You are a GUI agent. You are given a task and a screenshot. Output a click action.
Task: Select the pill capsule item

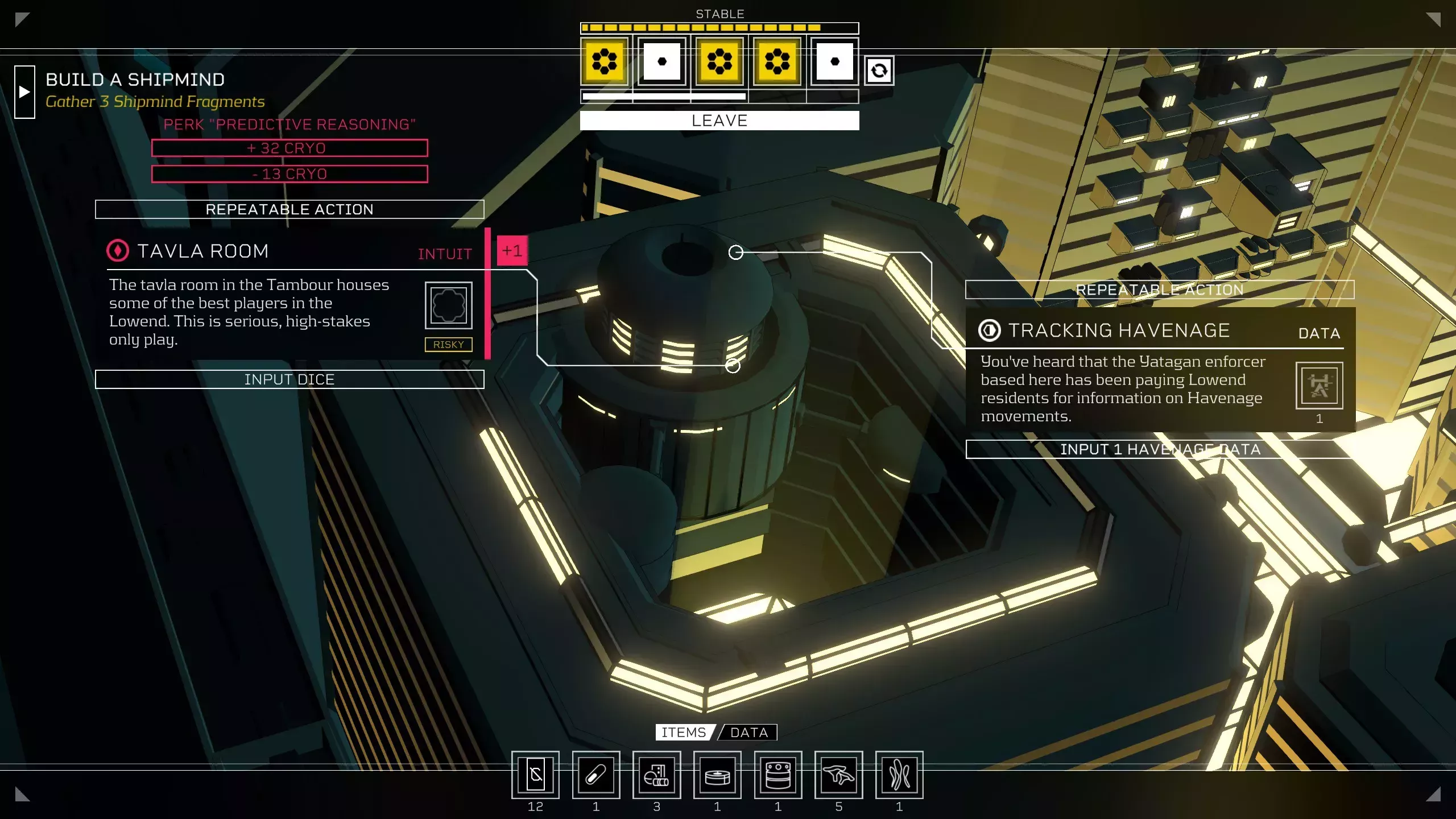coord(596,775)
